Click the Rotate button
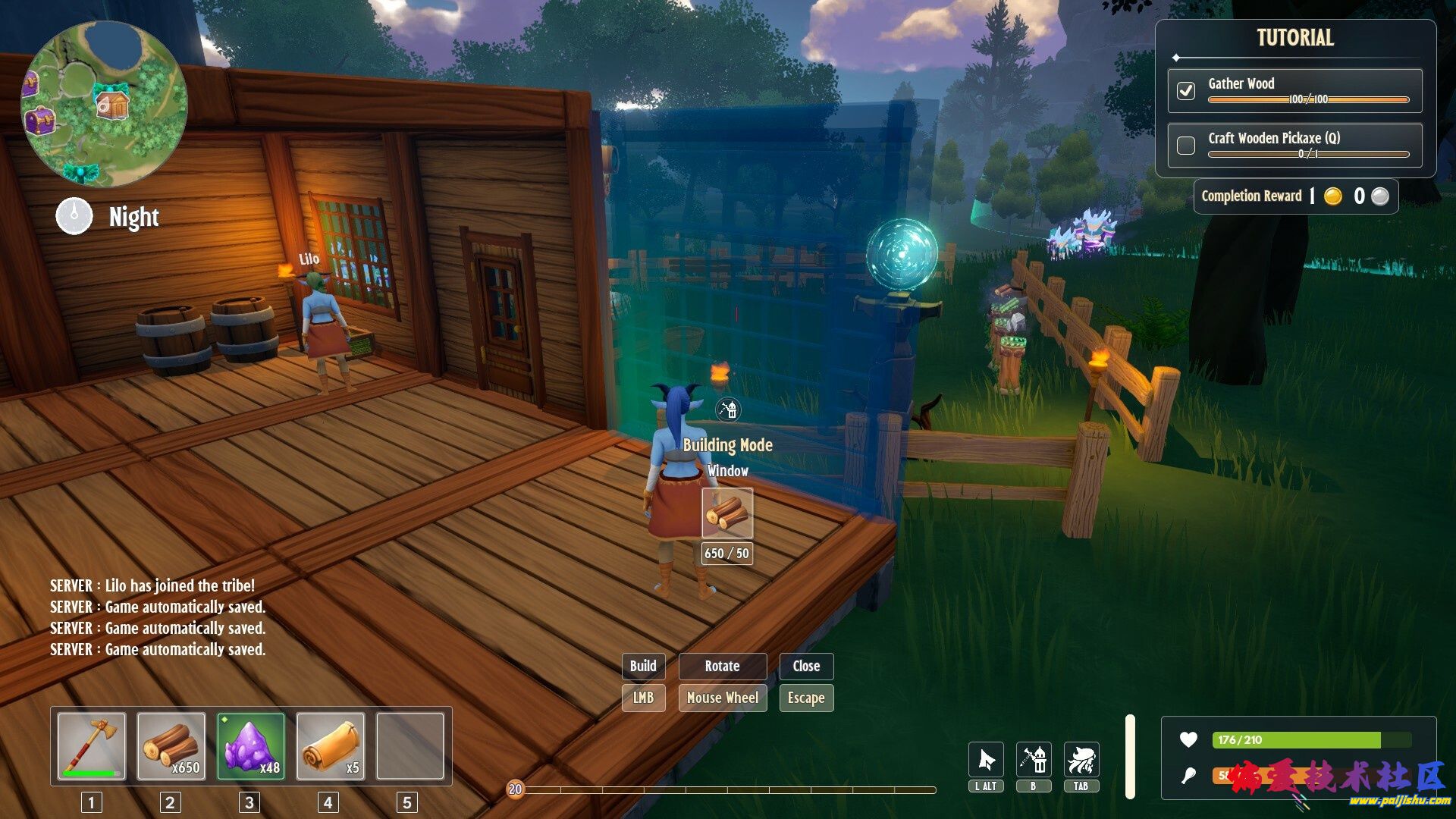1456x819 pixels. point(722,666)
